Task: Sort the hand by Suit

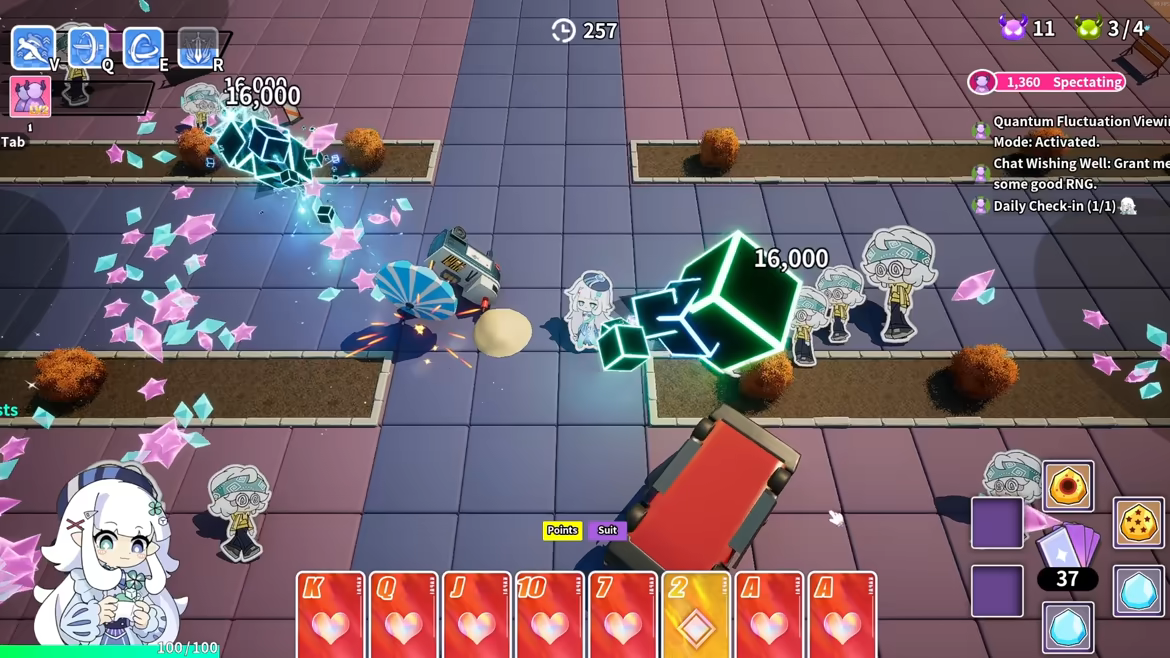Action: click(607, 530)
